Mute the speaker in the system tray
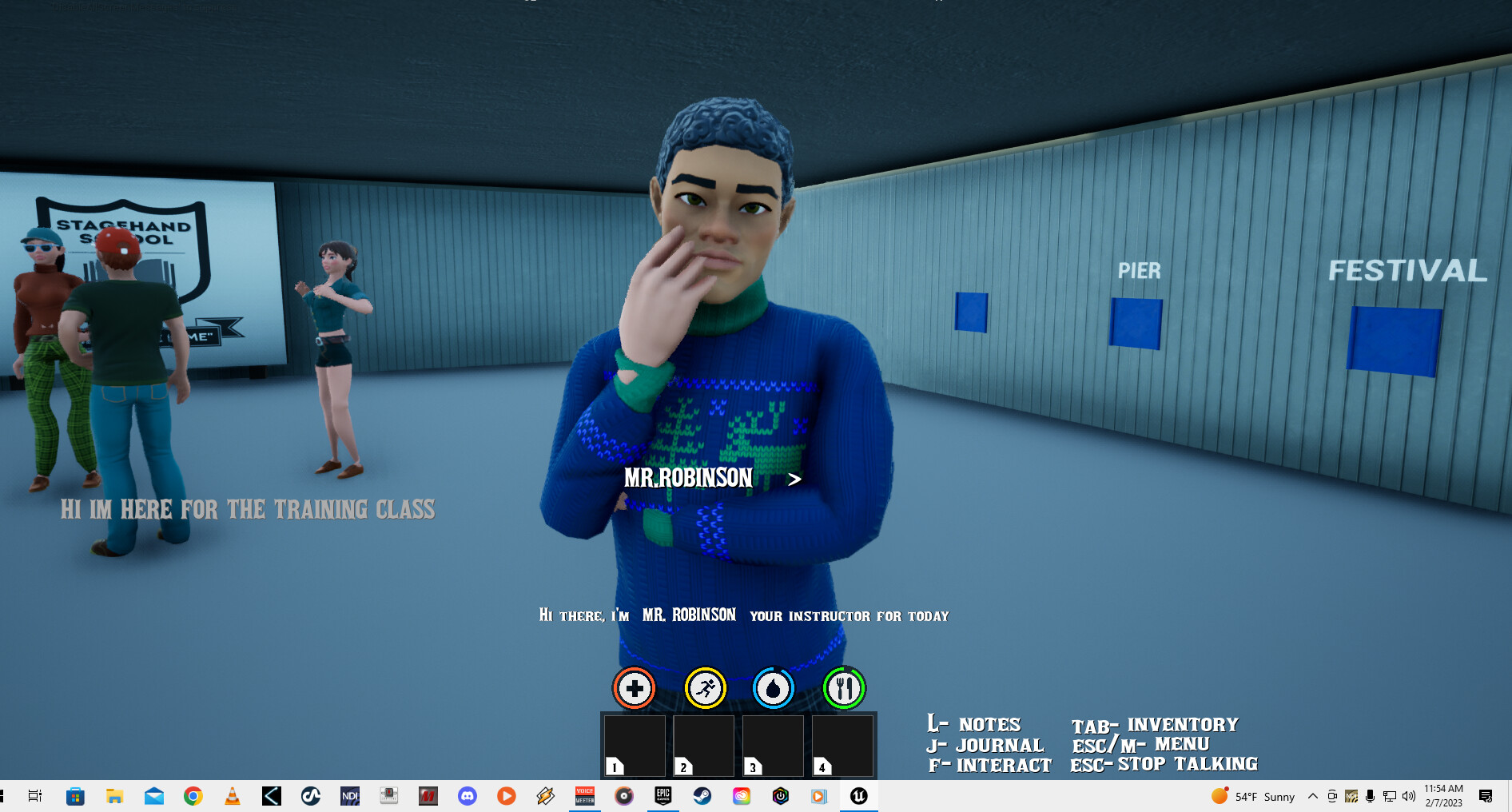The width and height of the screenshot is (1512, 812). pyautogui.click(x=1407, y=796)
